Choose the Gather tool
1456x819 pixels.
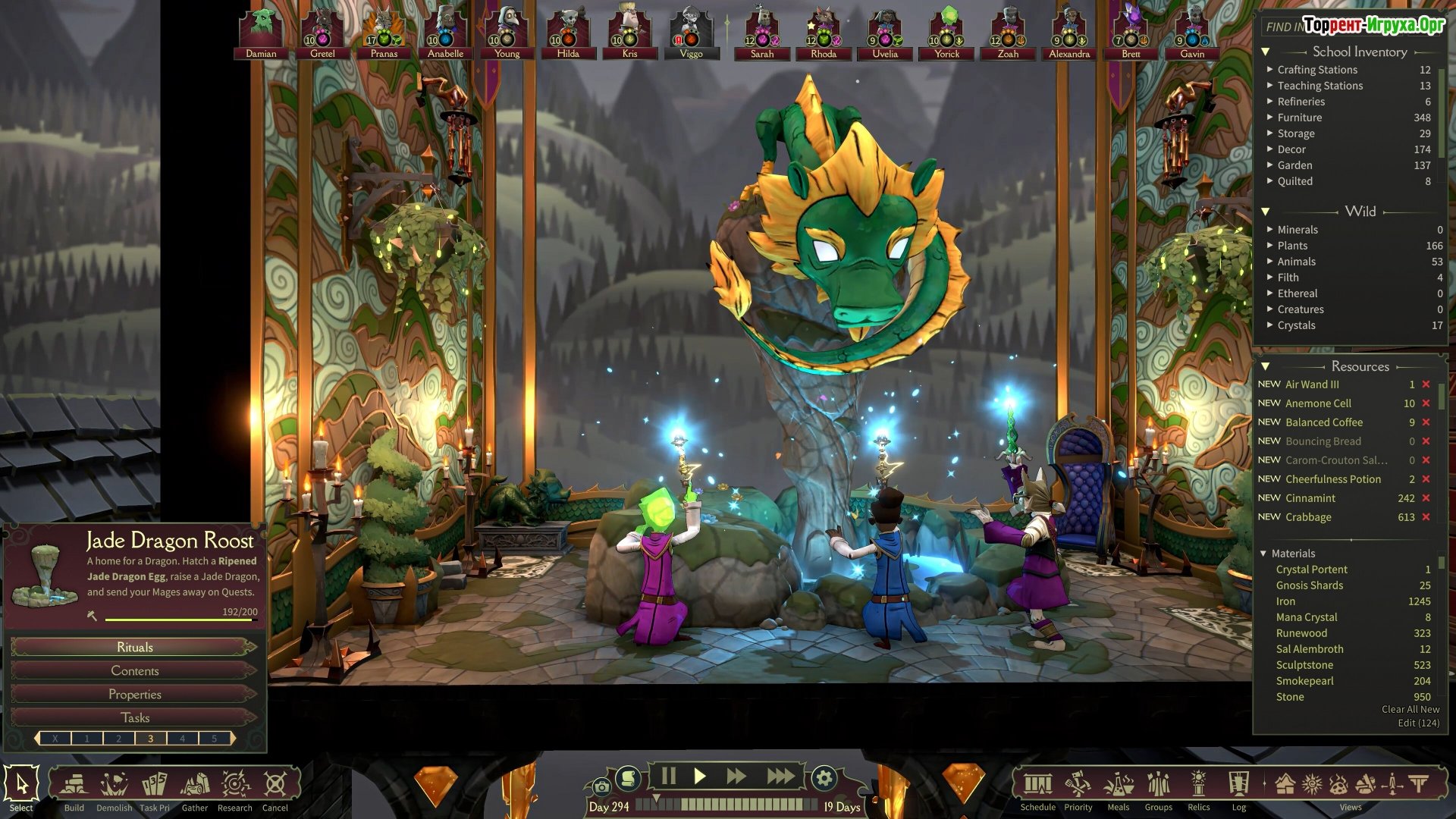[x=194, y=785]
